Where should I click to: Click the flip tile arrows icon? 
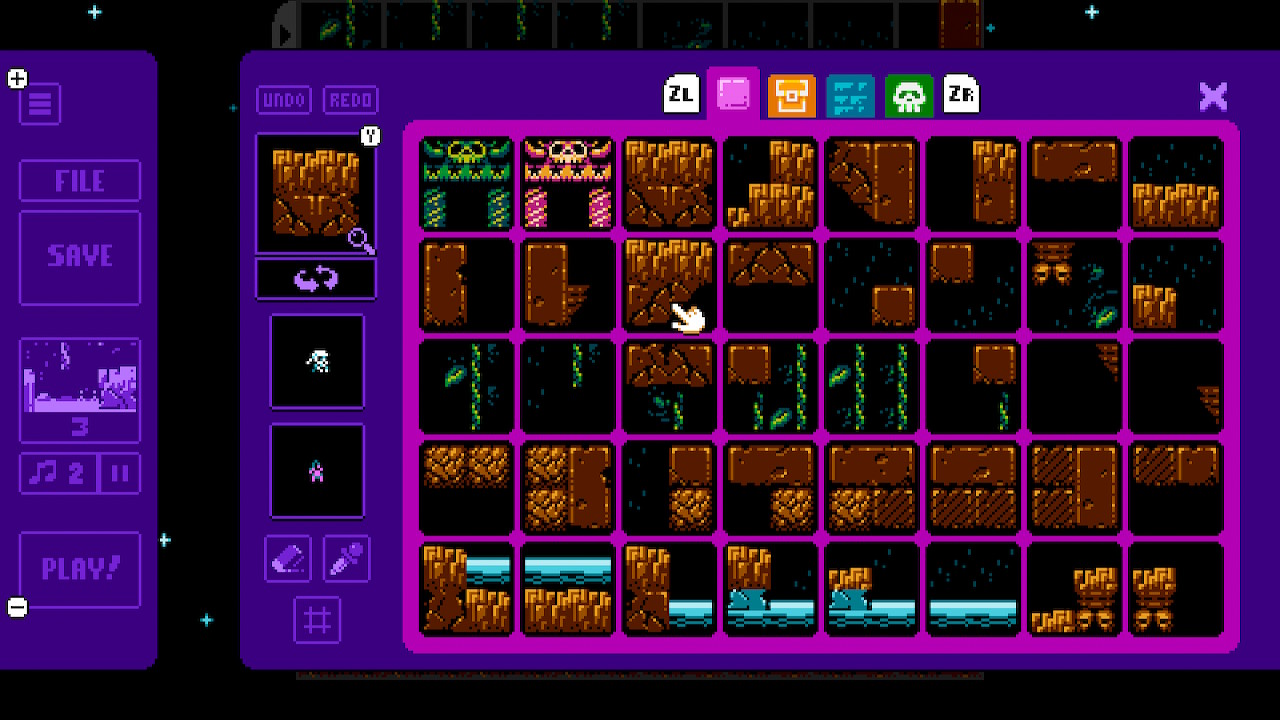316,279
